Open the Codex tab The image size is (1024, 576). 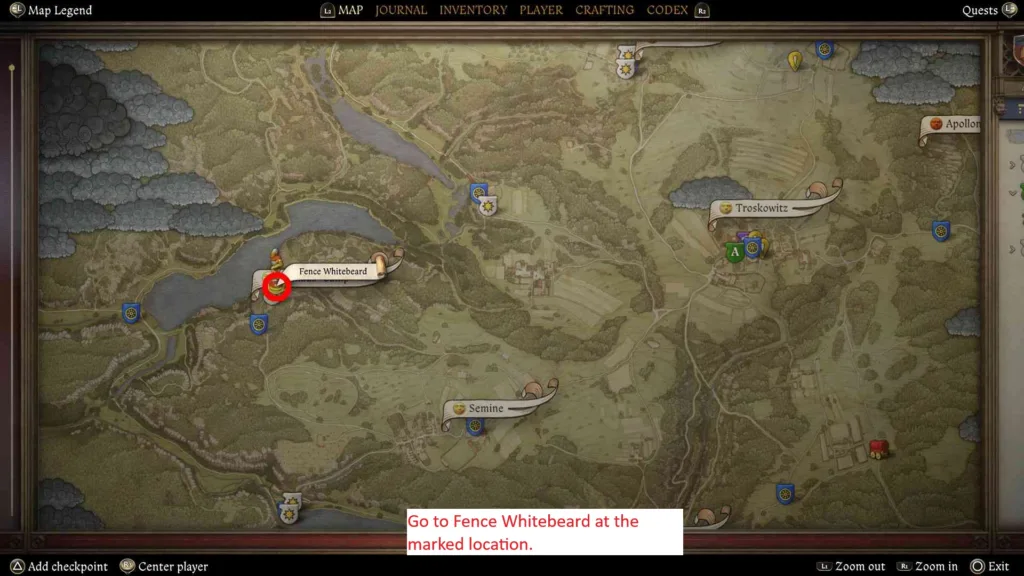click(x=667, y=10)
